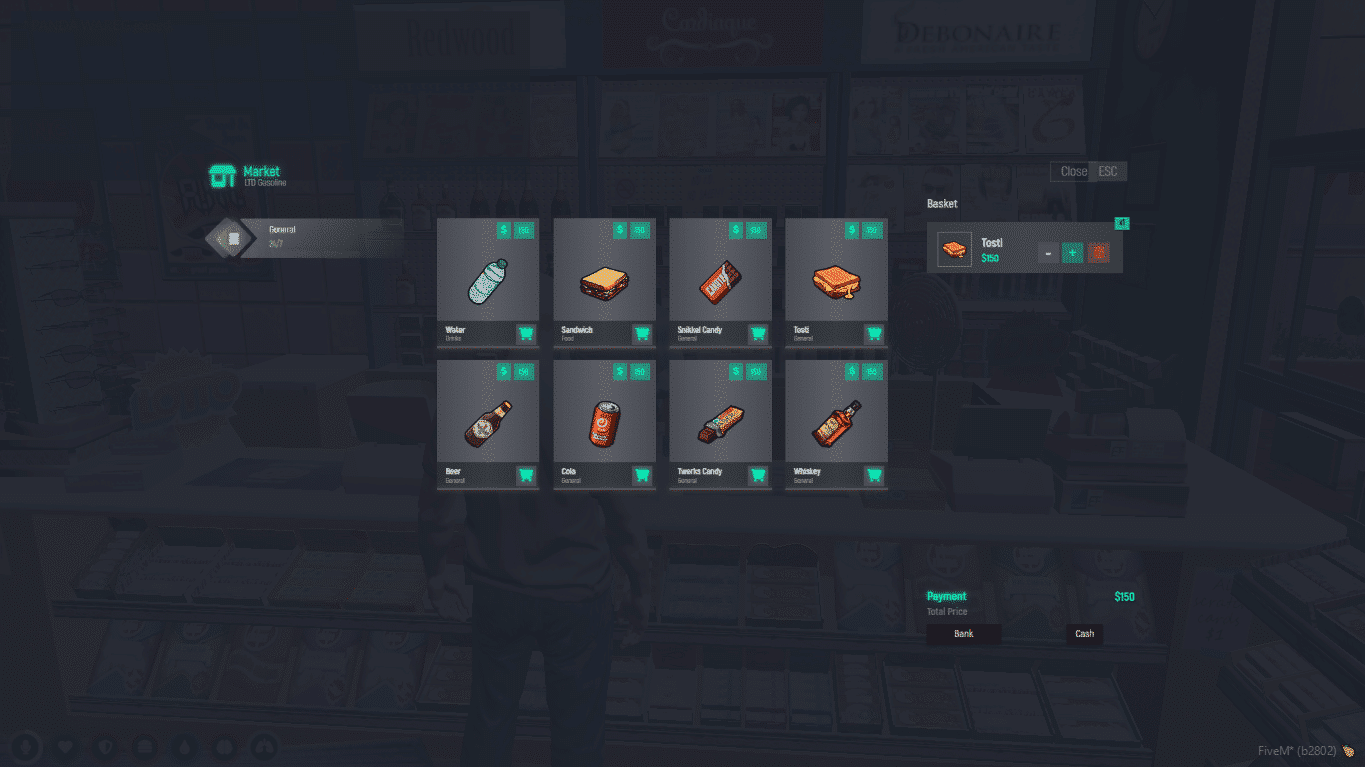Click the cart icon under Whiskey

click(x=873, y=476)
